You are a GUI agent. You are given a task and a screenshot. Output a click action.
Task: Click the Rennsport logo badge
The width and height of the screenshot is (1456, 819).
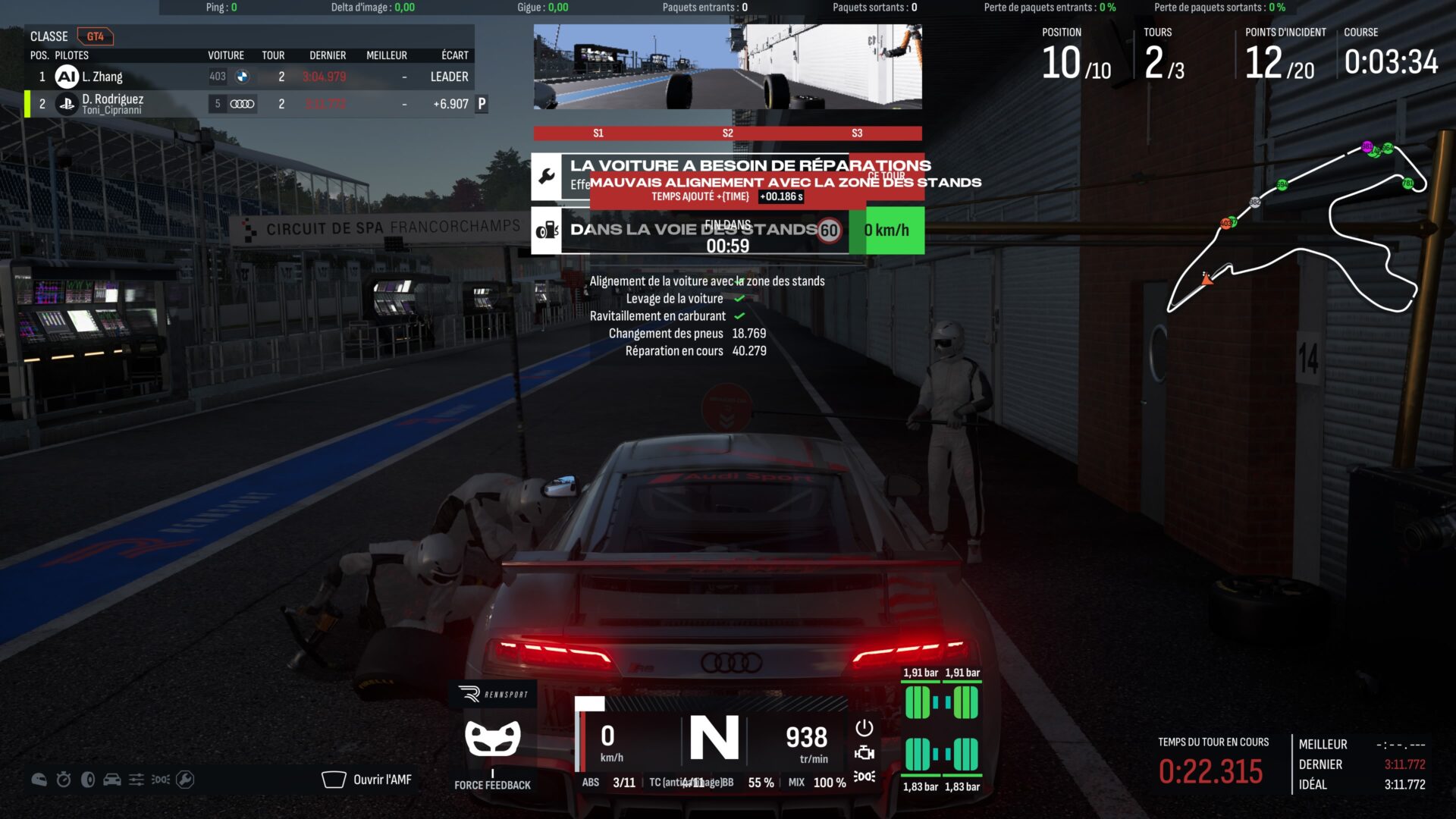click(x=493, y=694)
